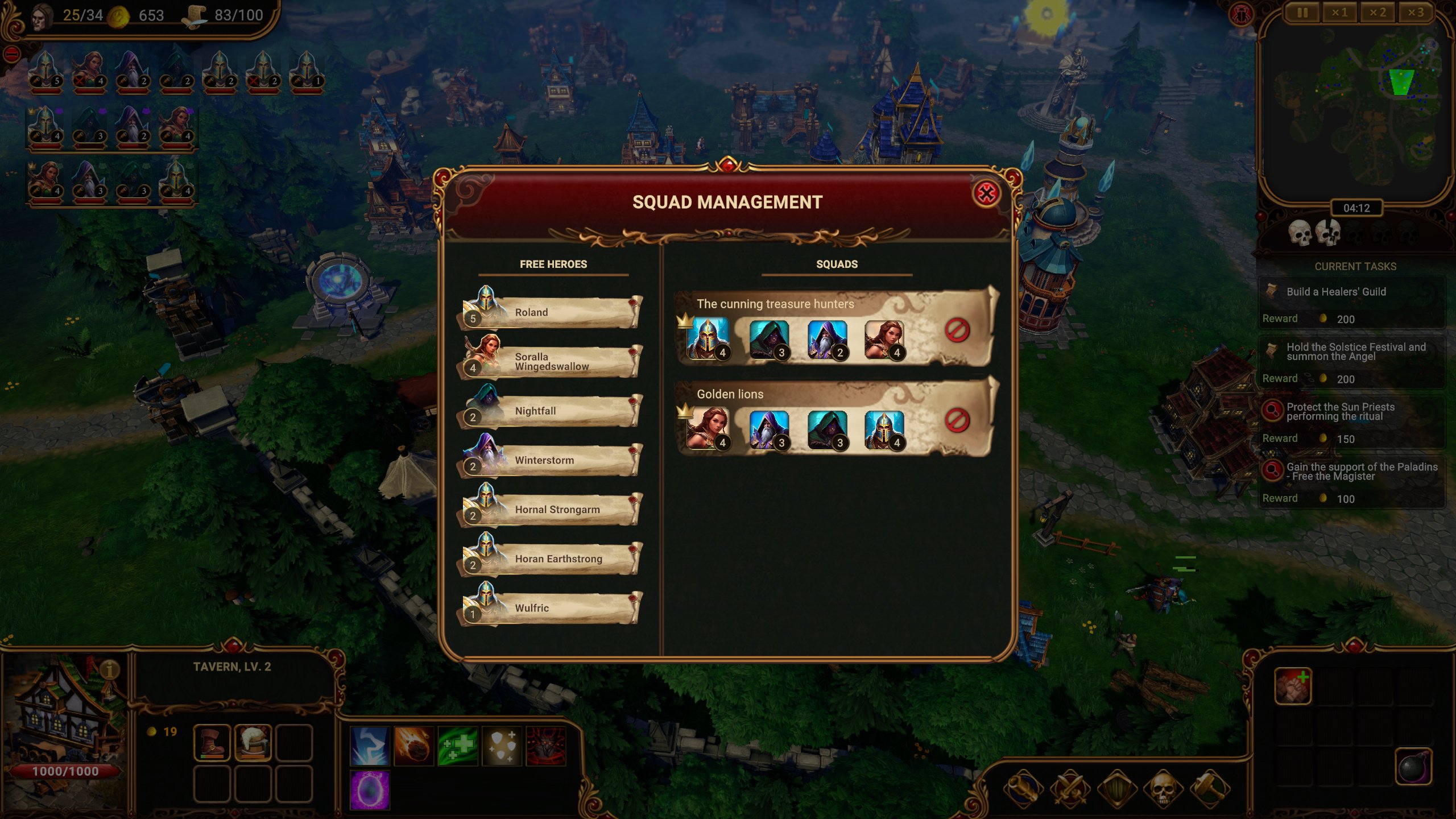This screenshot has height=819, width=1456.
Task: Select Horan Earthstrong hero entry
Action: click(x=551, y=559)
